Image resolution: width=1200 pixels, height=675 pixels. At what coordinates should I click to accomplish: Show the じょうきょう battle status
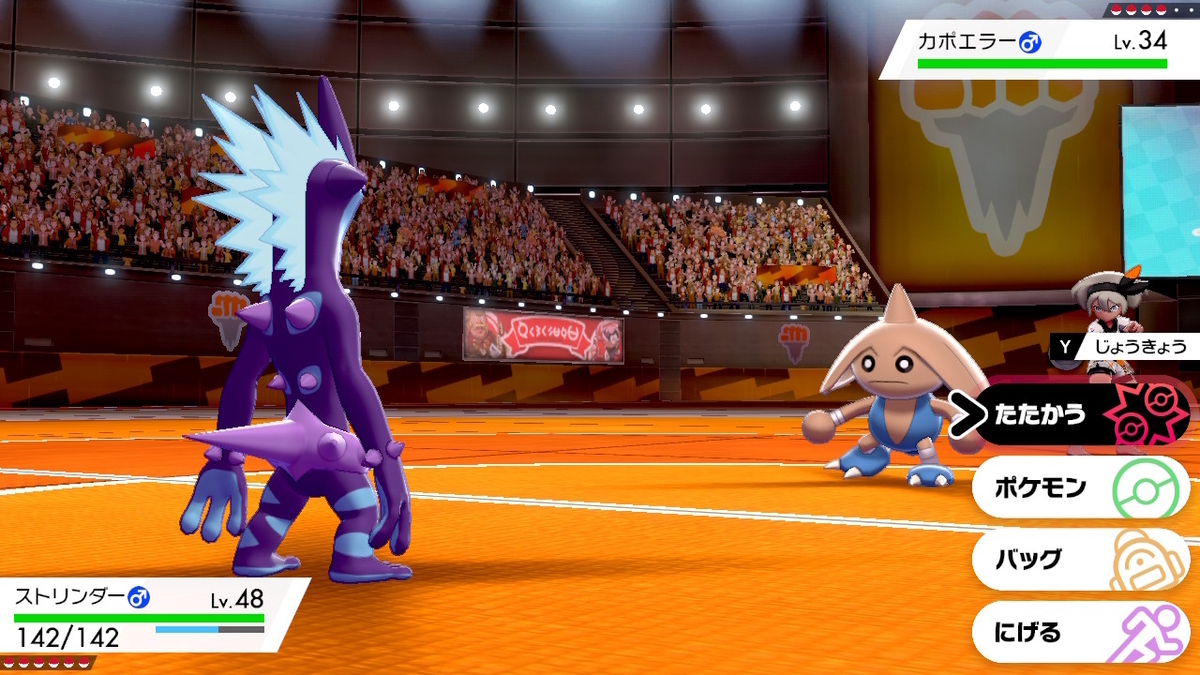coord(1125,347)
